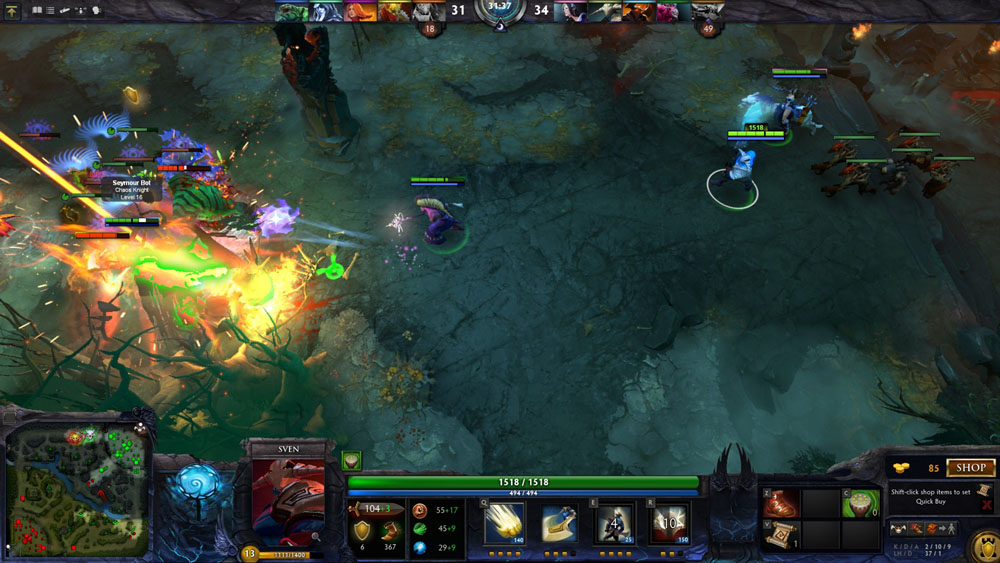Select the first hero portrait in top bar

click(x=290, y=11)
